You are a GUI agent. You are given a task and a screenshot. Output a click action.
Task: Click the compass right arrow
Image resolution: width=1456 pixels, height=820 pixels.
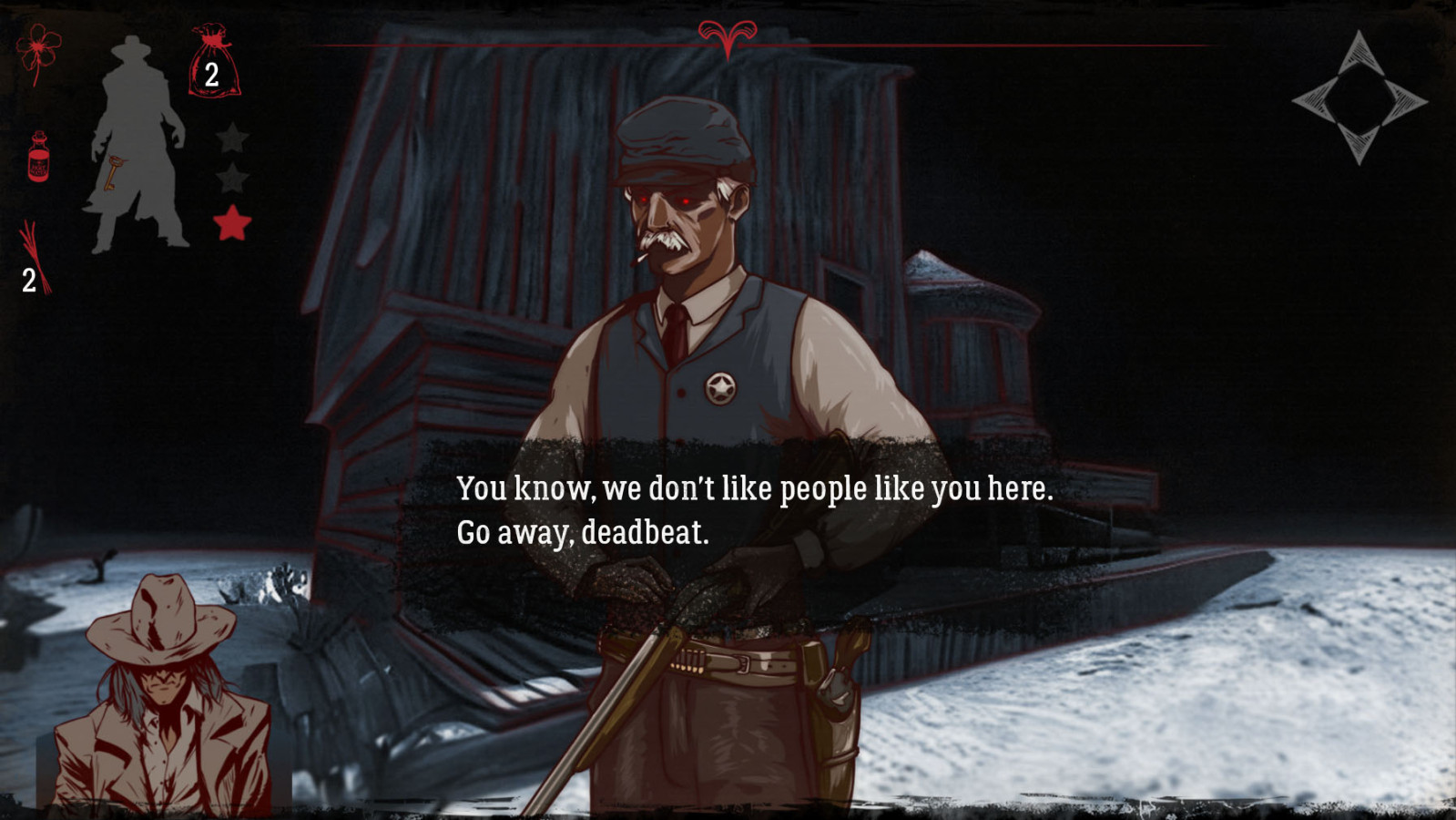[1404, 99]
